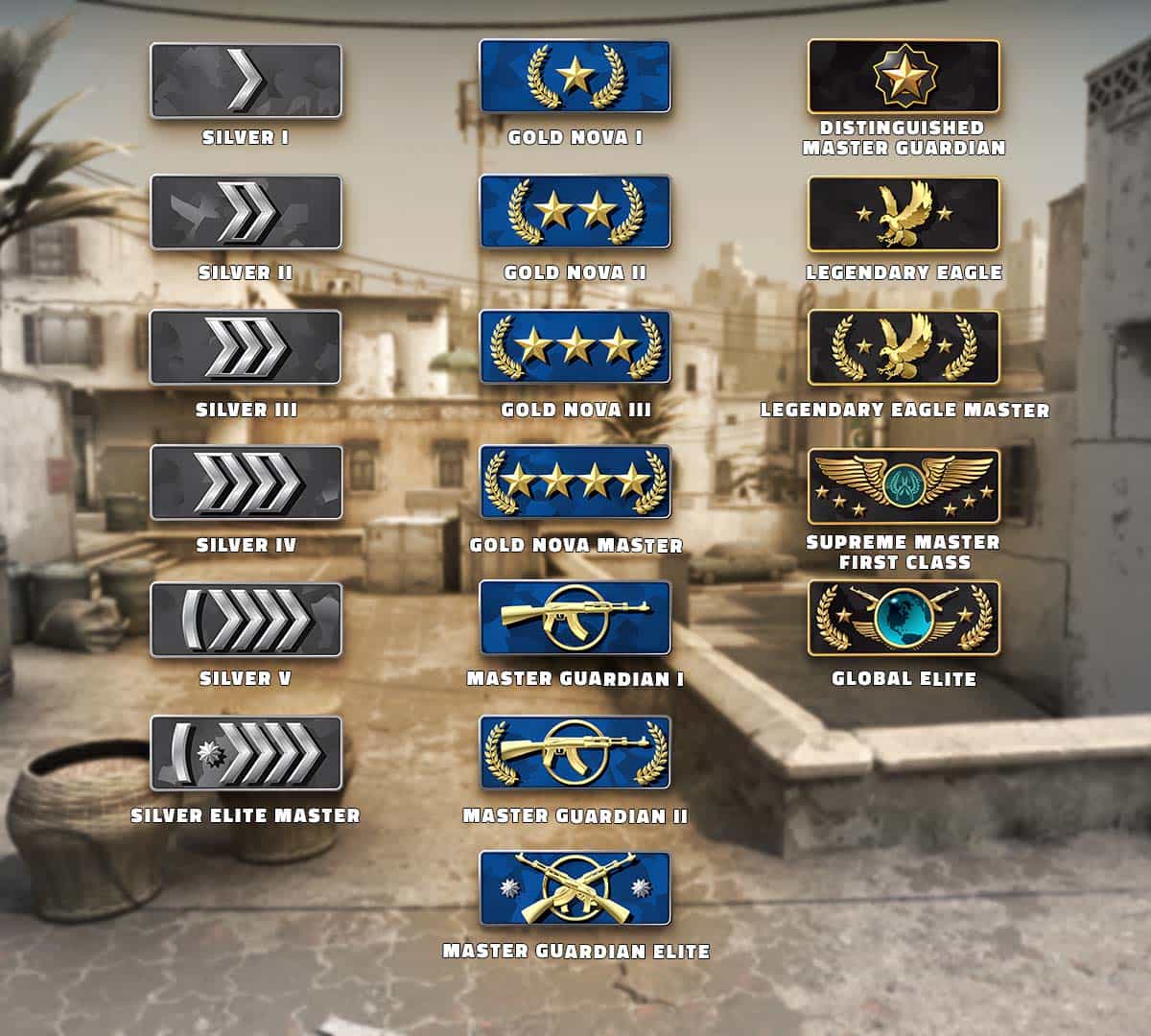Screen dimensions: 1151x1036
Task: Pick the Master Guardian I badge
Action: pyautogui.click(x=575, y=618)
